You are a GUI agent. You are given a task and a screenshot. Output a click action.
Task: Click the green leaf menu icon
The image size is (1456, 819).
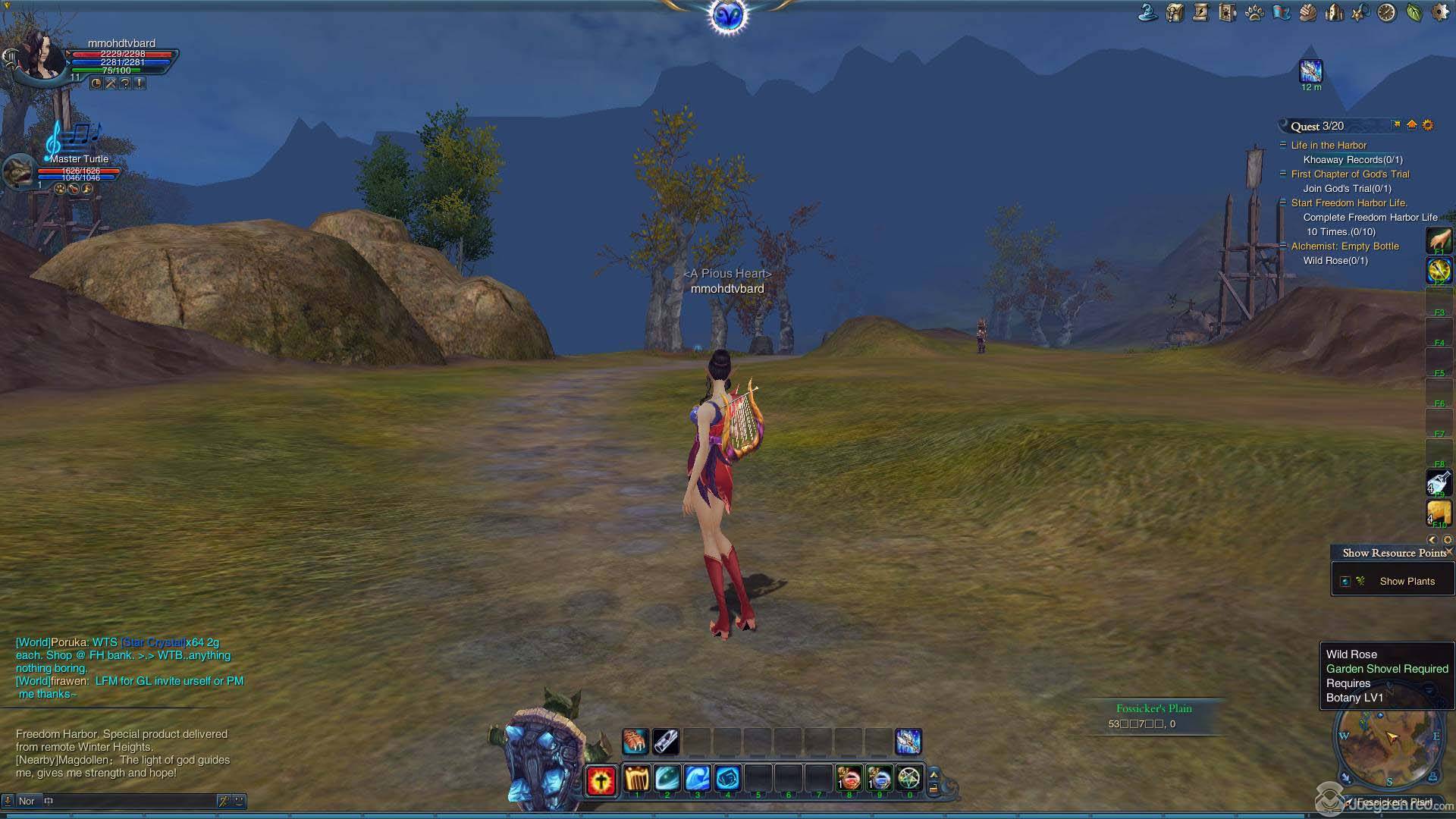tap(1414, 12)
